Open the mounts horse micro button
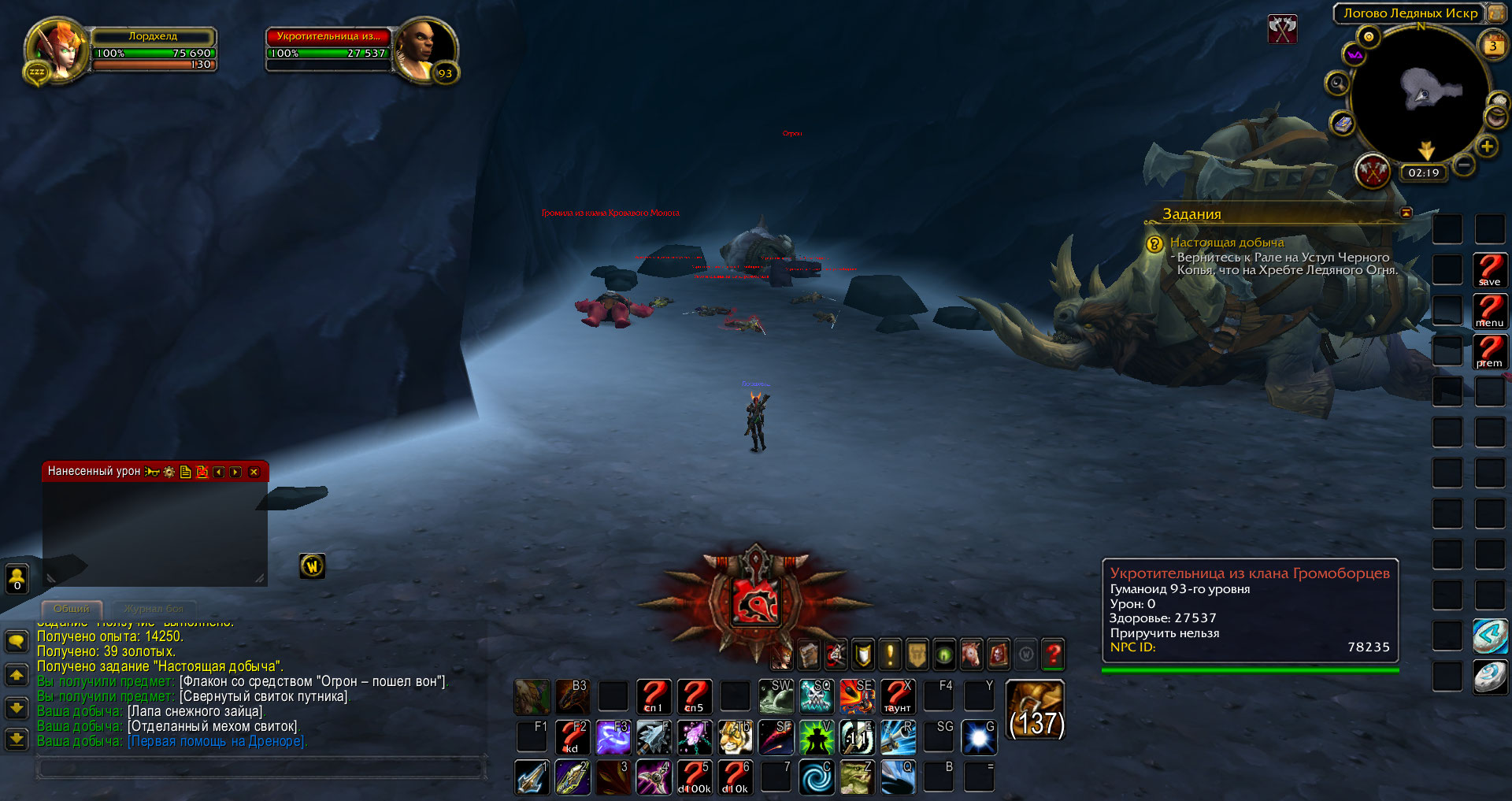This screenshot has width=1512, height=801. [x=971, y=654]
